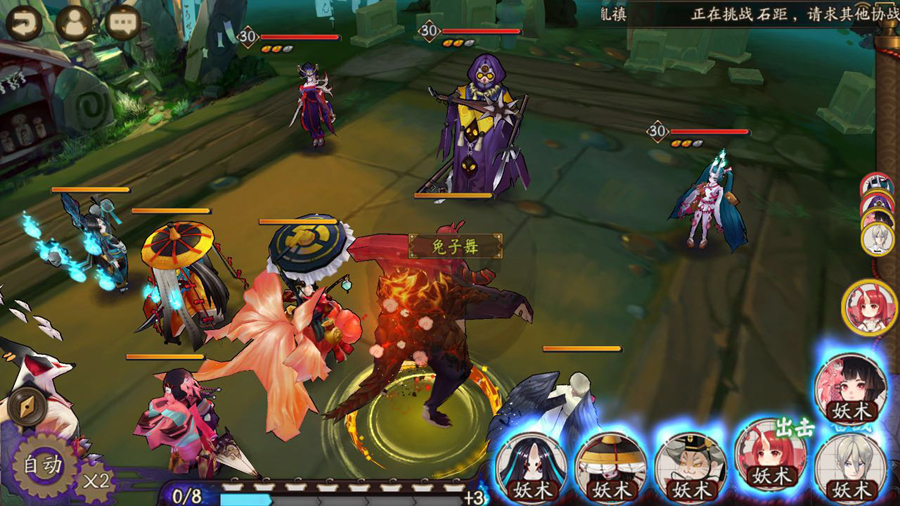Select the large red-haired portrait on right edge

click(869, 307)
